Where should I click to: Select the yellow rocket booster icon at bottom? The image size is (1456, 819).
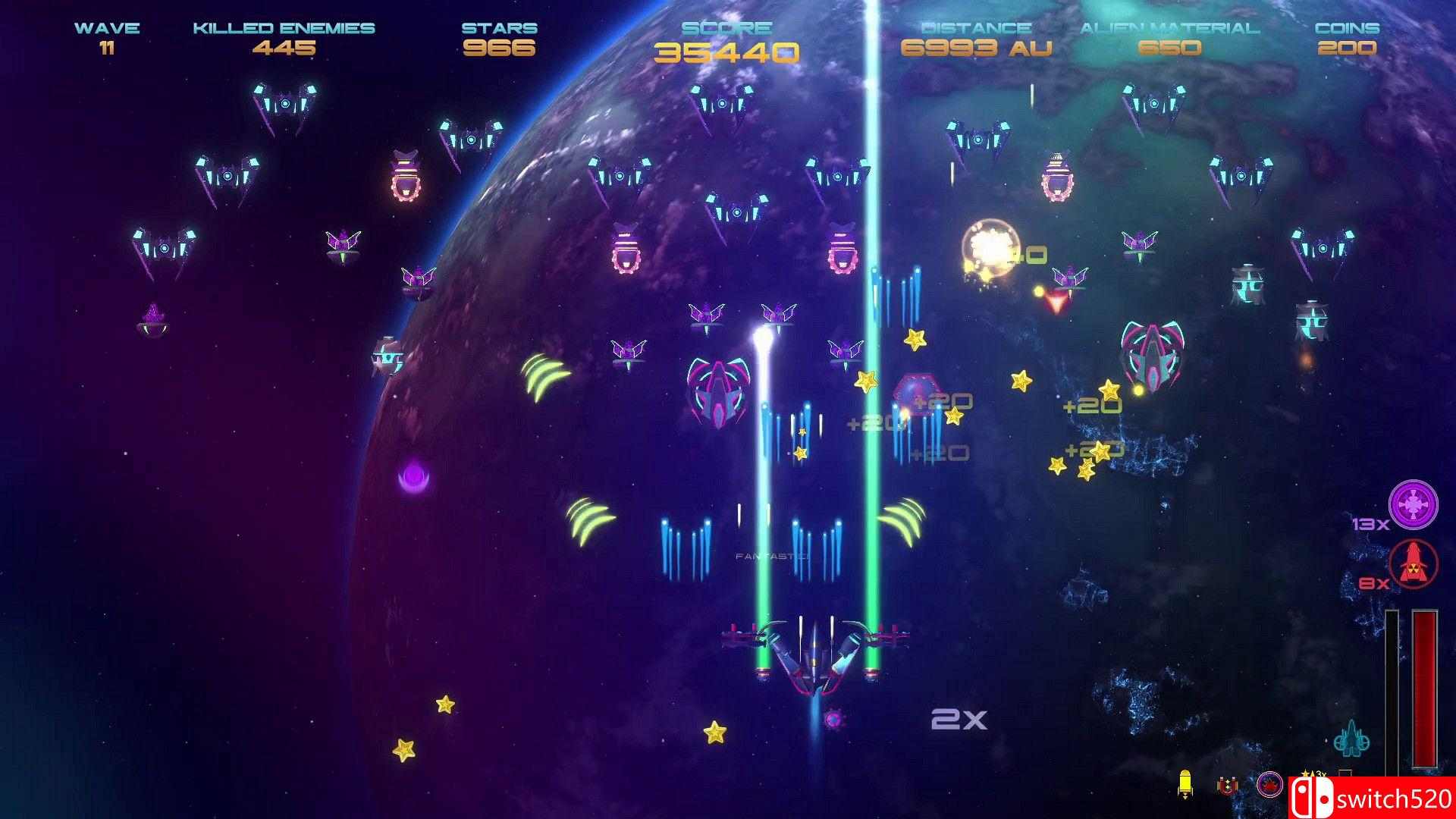coord(1185,783)
